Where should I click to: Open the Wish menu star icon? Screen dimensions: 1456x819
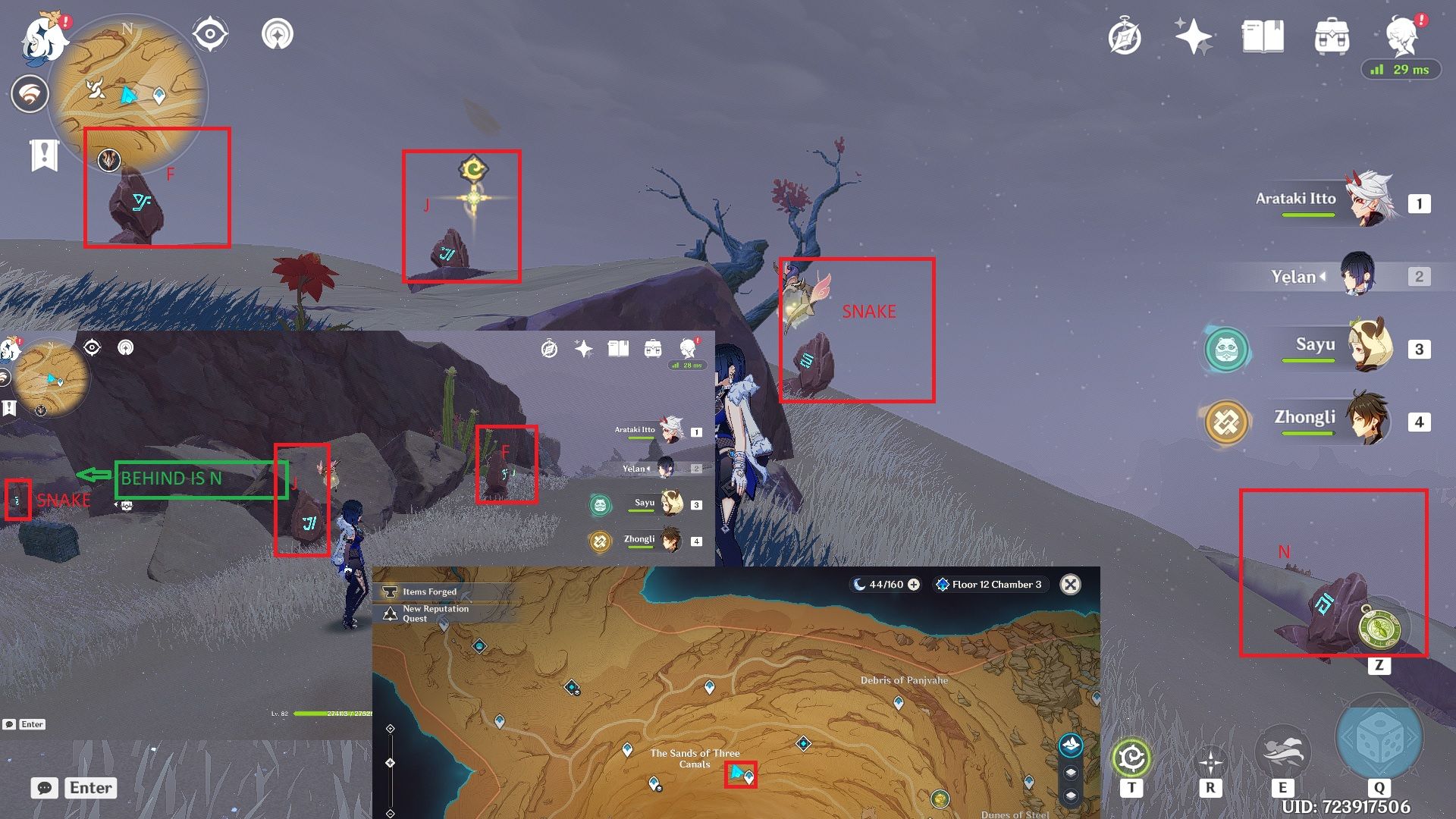tap(1193, 34)
